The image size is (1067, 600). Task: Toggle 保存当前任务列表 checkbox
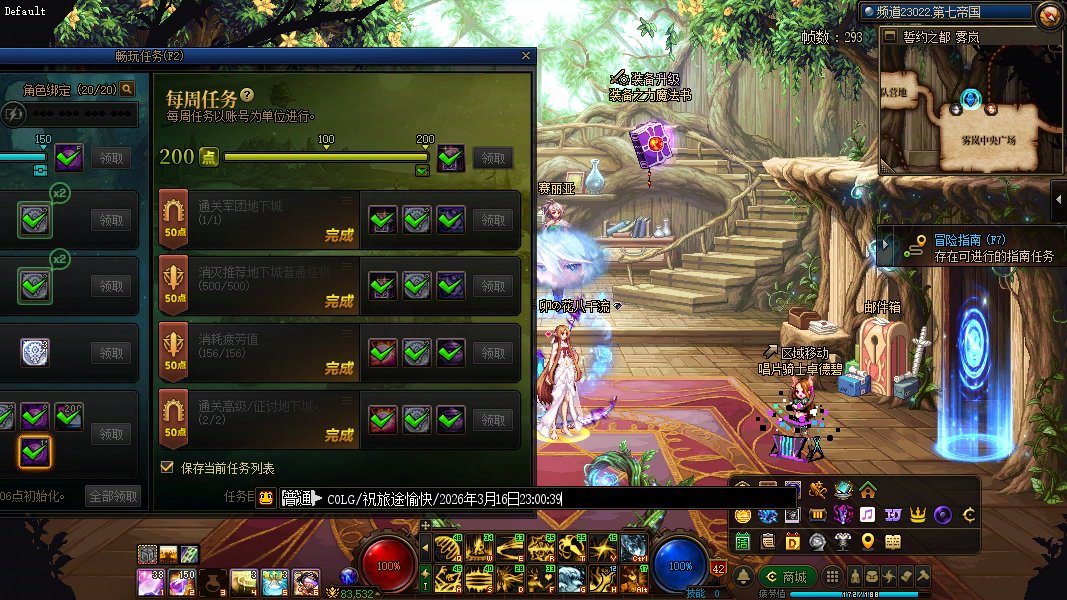167,467
